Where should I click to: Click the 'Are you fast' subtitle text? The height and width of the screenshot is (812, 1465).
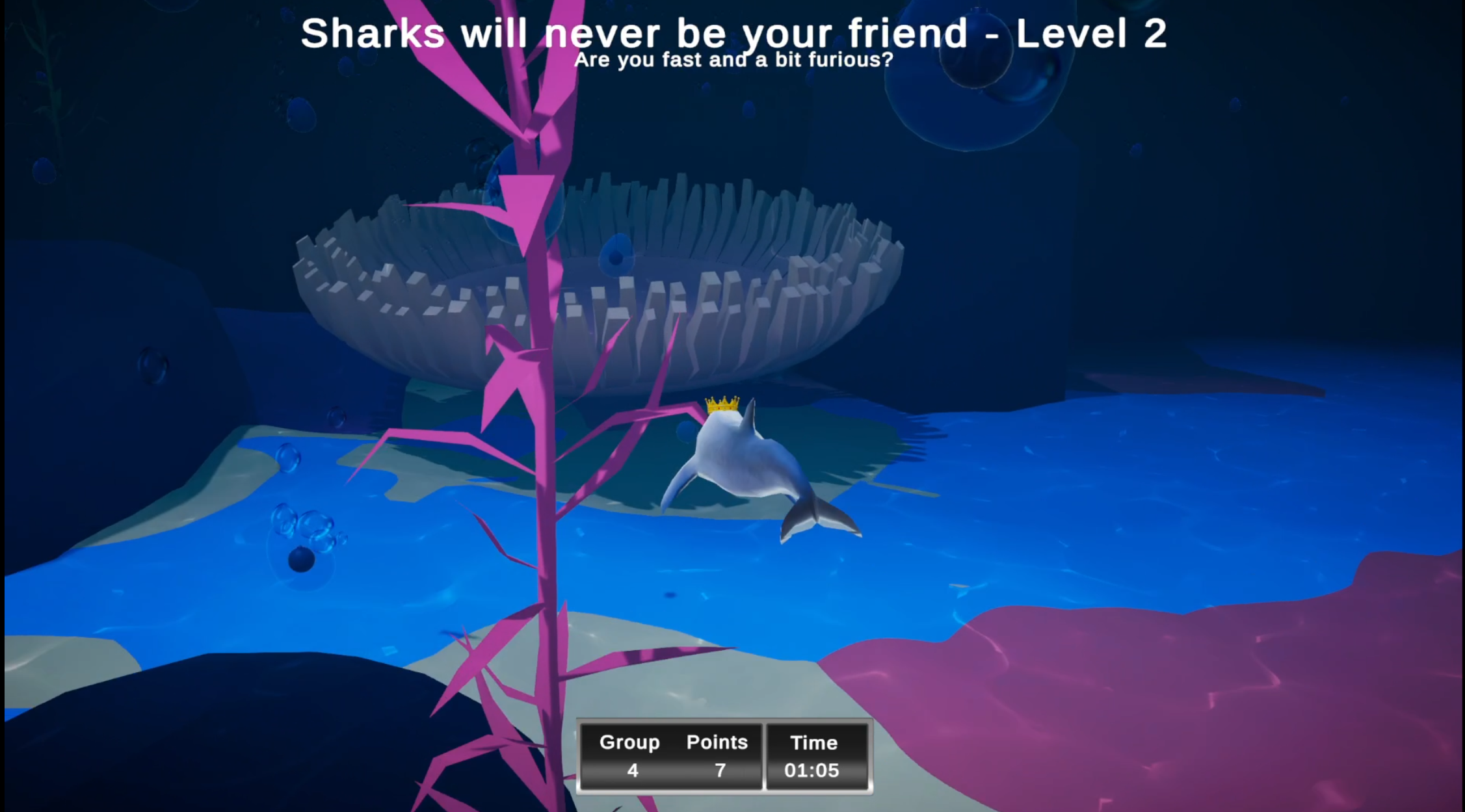pyautogui.click(x=735, y=59)
